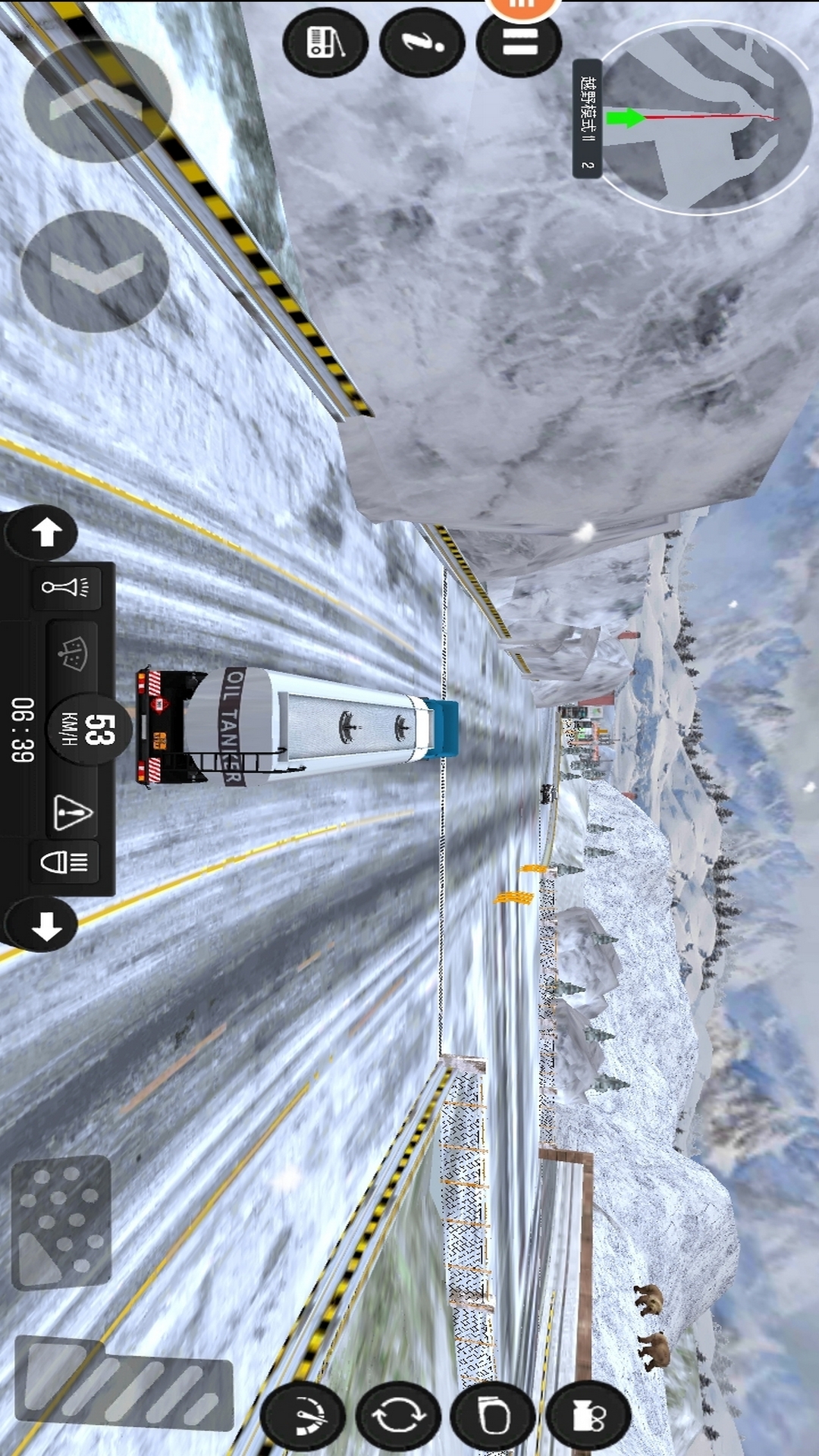819x1456 pixels.
Task: Activate the speedometer gauge button
Action: pos(303,1415)
